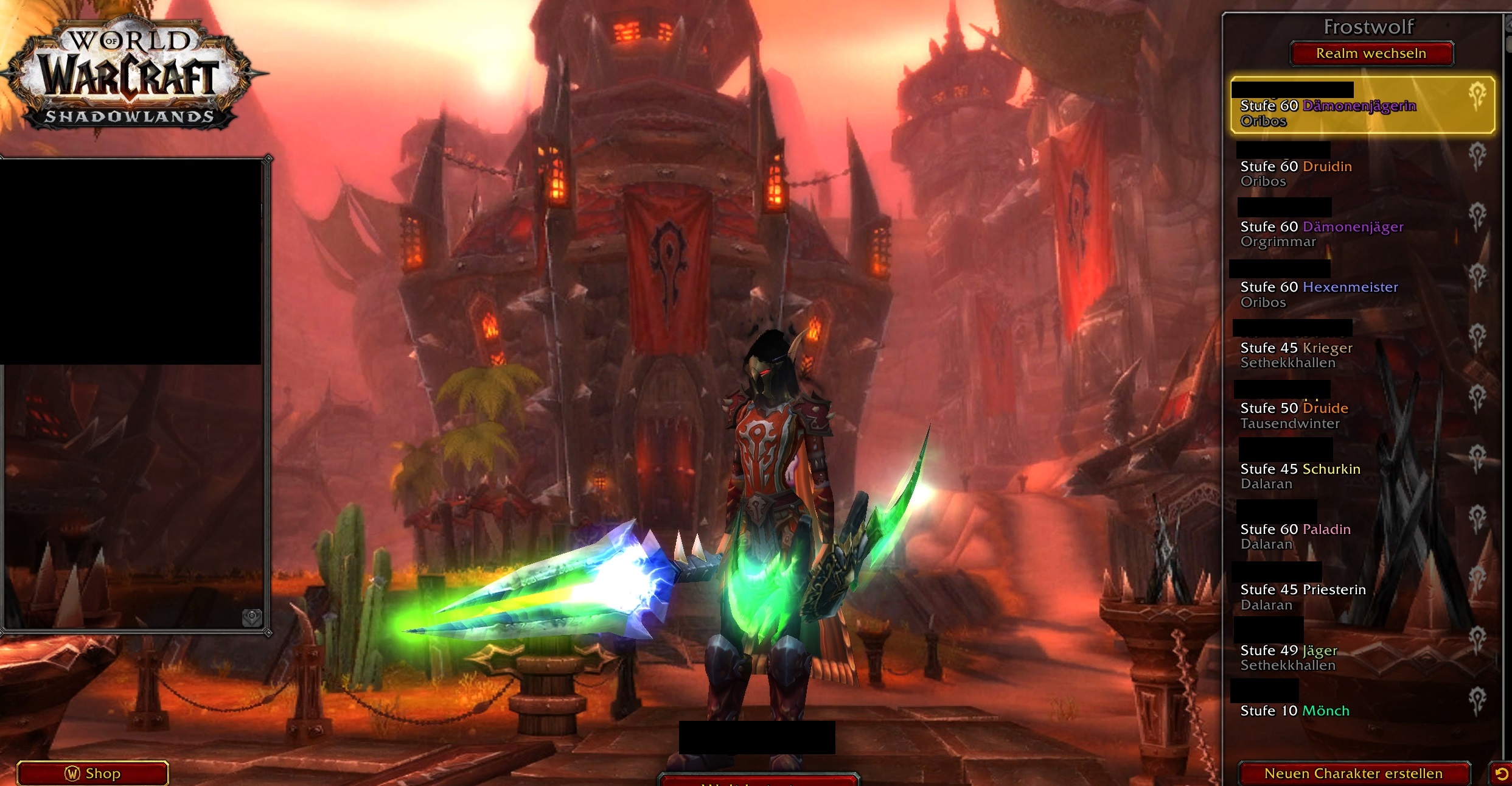Click the Horde icon beside the Dämonenjägerin entry
This screenshot has width=1512, height=786.
(1477, 97)
